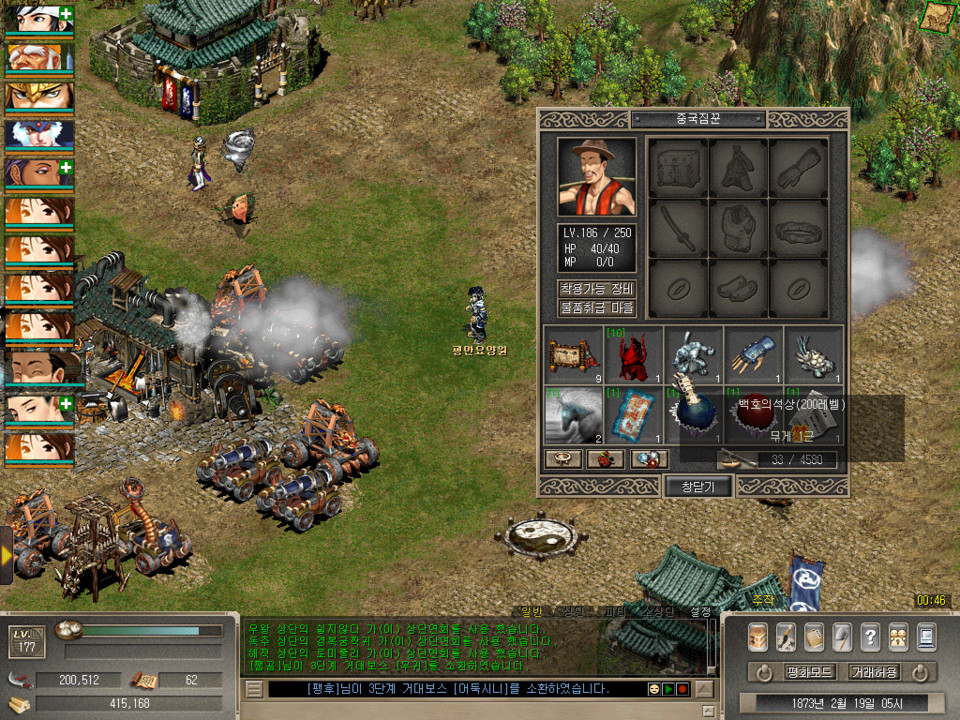Screen dimensions: 960x720
Task: Open the computer system menu icon
Action: (x=927, y=637)
